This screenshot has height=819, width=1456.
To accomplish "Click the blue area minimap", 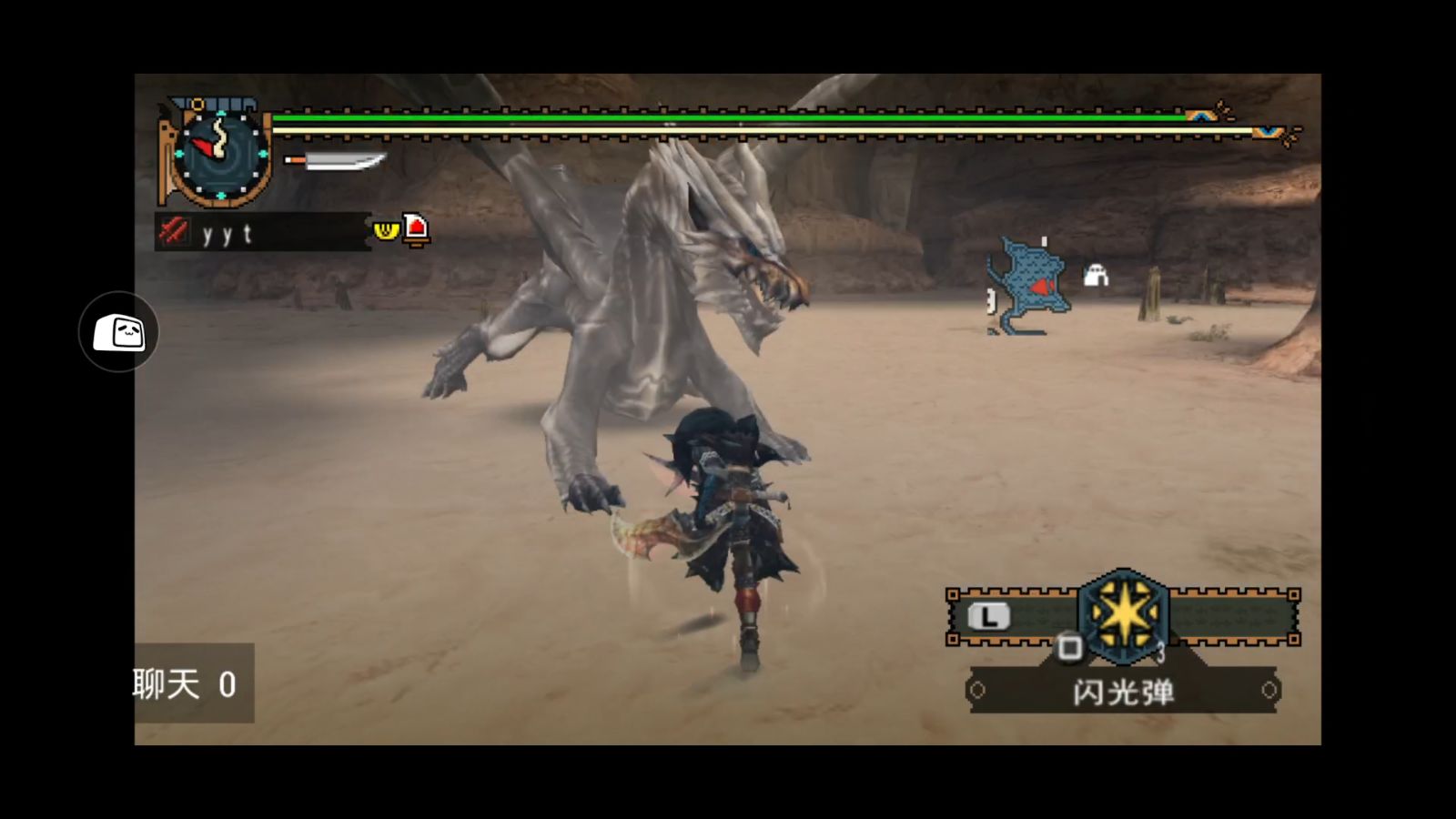I will (1028, 286).
